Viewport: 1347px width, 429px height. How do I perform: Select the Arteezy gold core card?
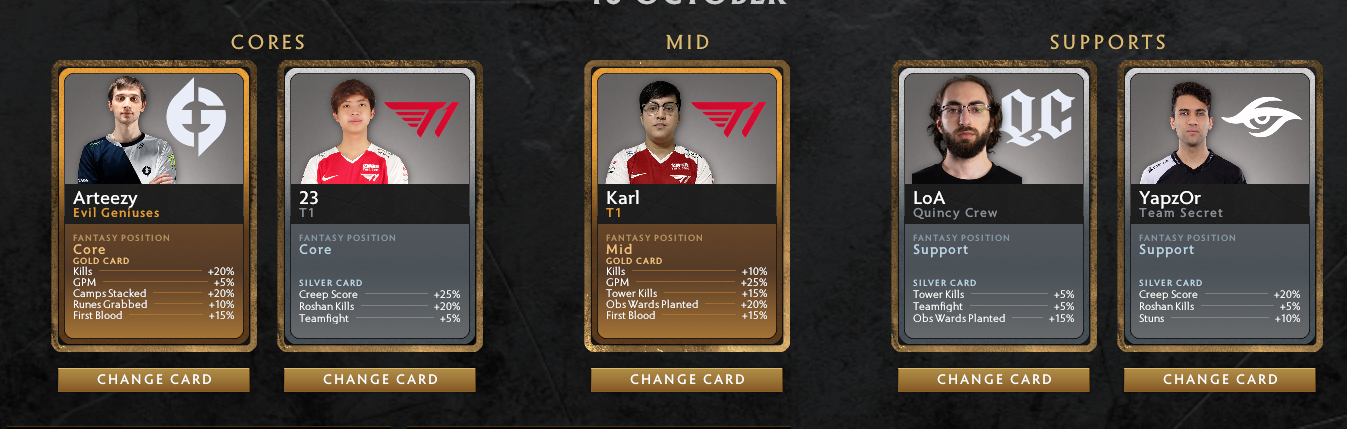pos(153,206)
